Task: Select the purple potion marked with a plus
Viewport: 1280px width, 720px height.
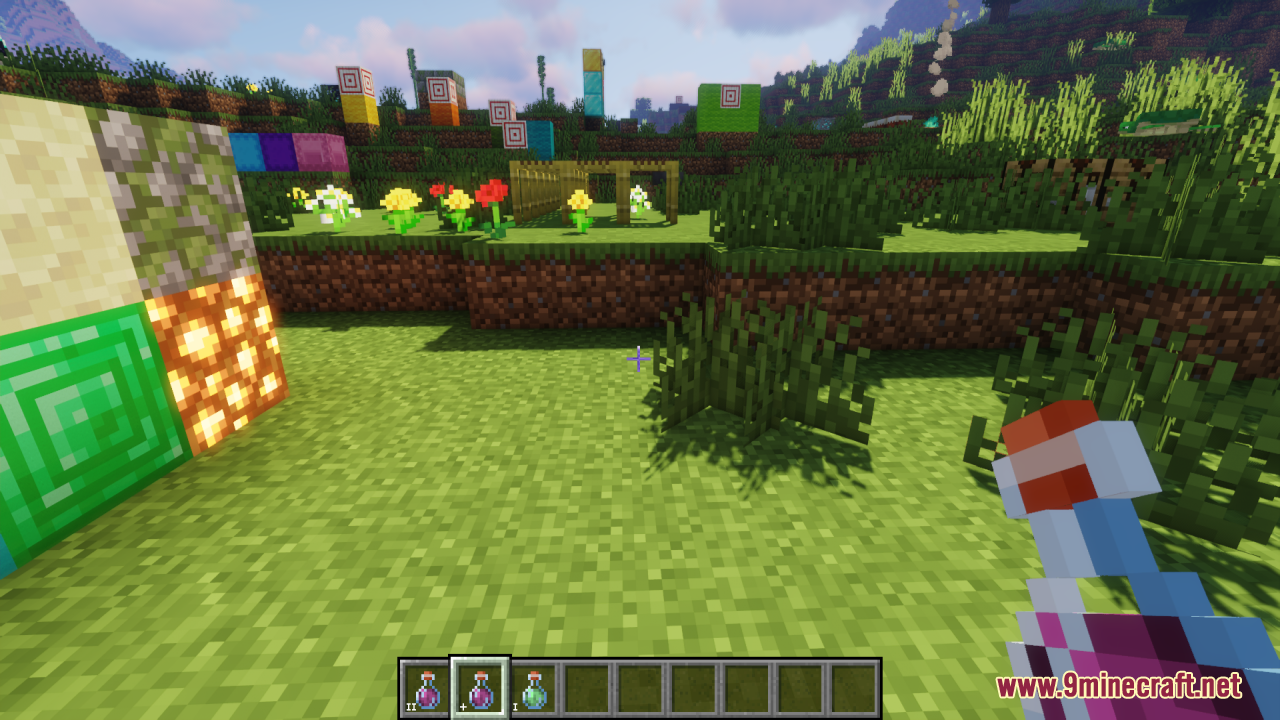Action: click(x=480, y=683)
